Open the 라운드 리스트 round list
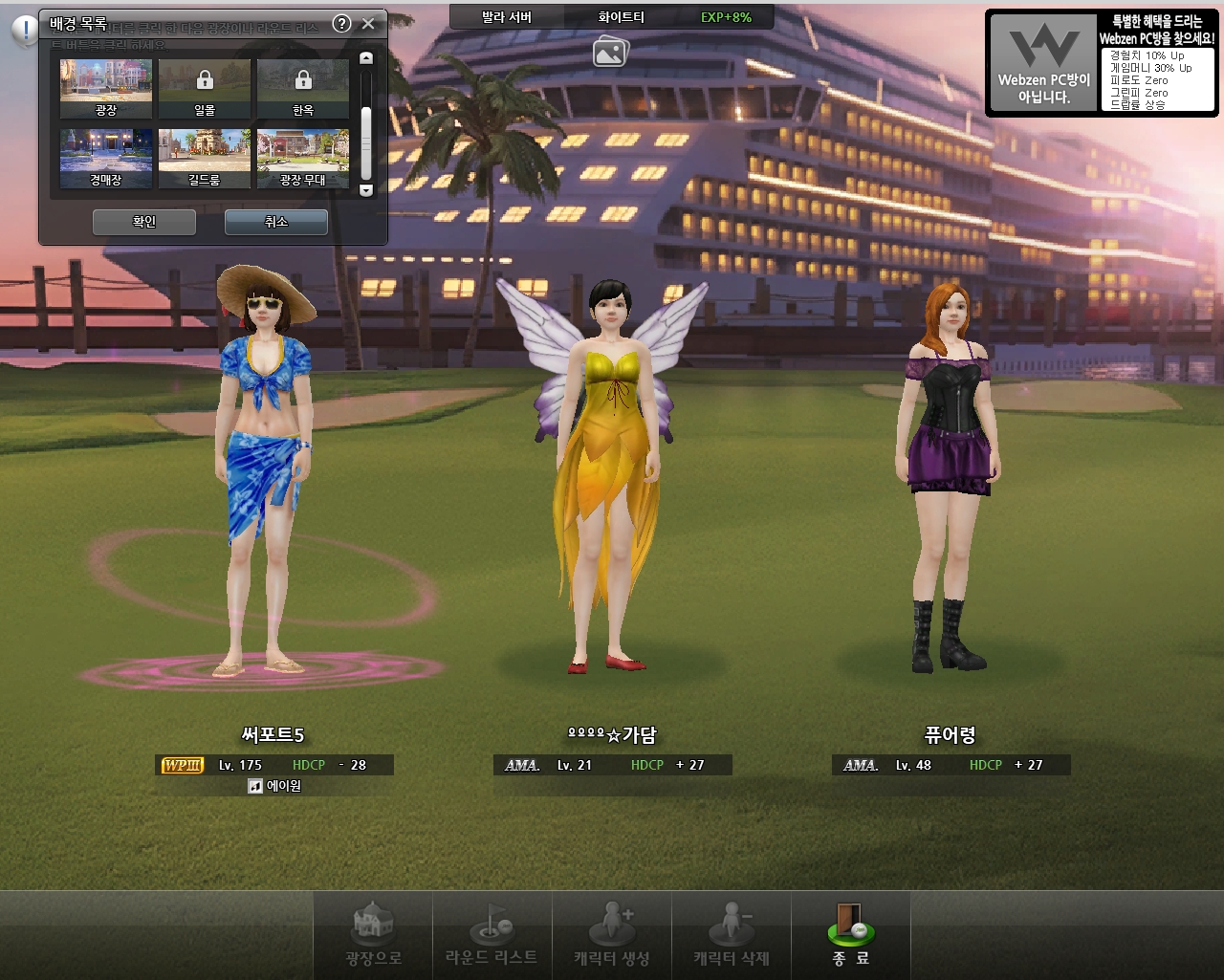This screenshot has height=980, width=1224. [492, 935]
